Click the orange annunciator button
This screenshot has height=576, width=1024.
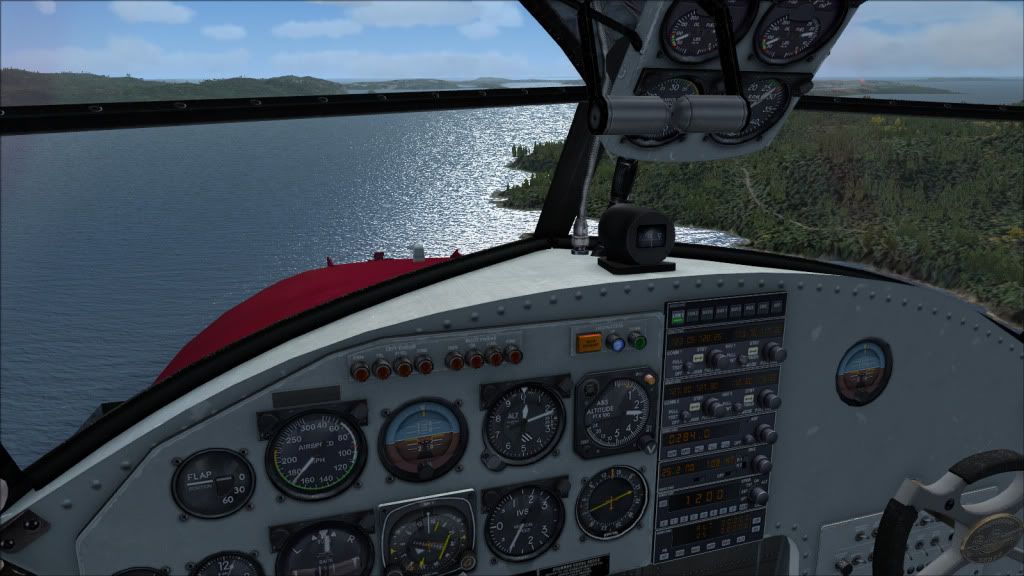(589, 343)
